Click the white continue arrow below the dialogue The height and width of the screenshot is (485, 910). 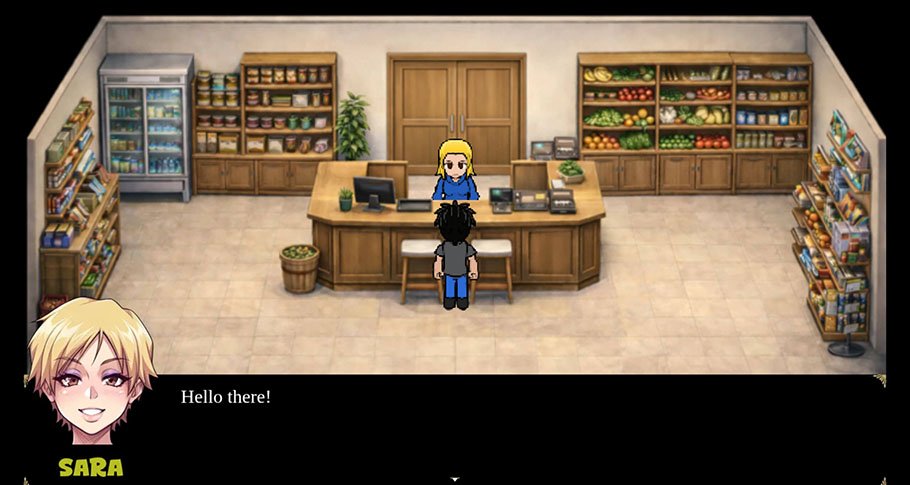tap(455, 480)
